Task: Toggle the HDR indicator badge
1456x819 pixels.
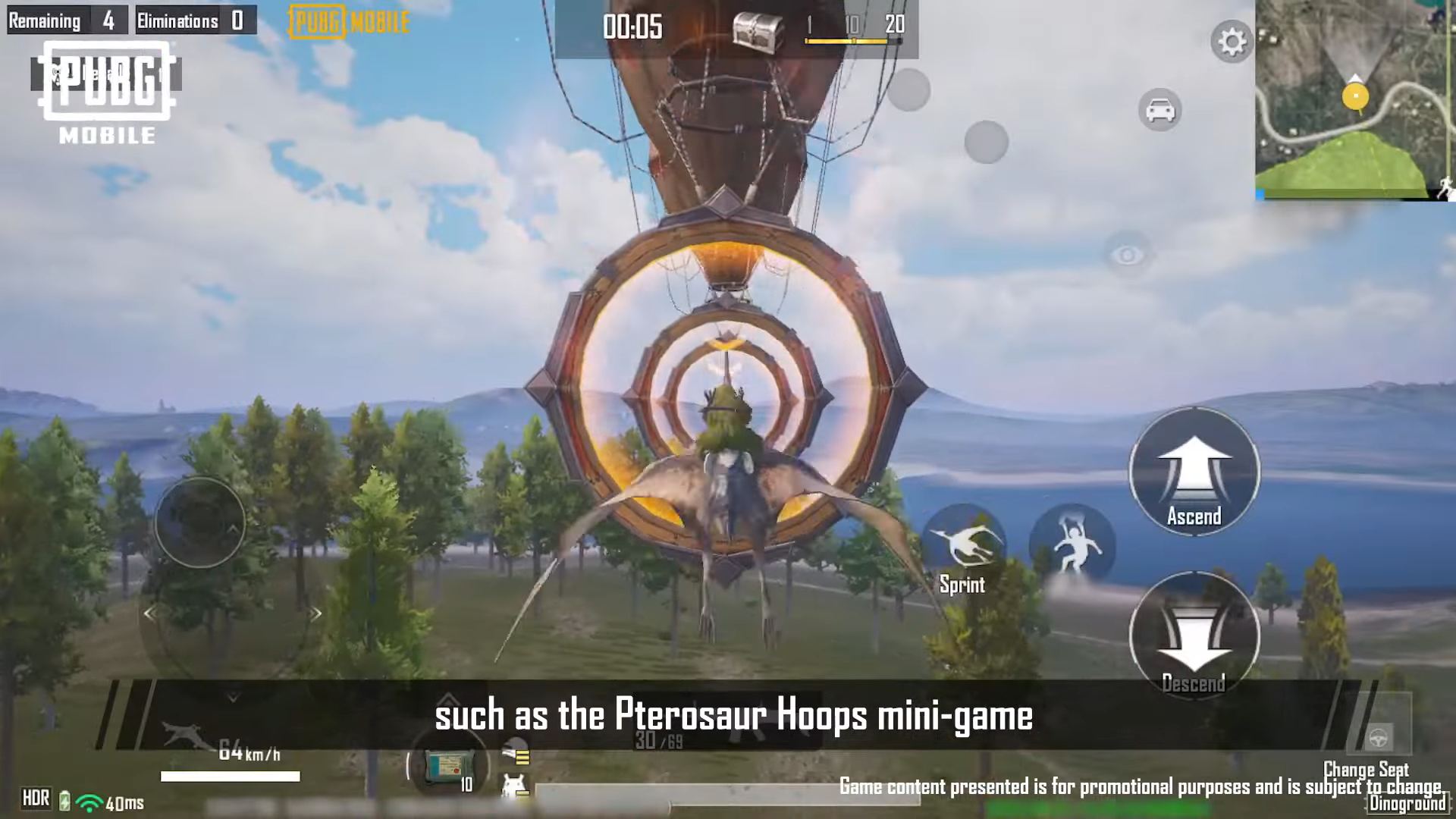Action: tap(36, 797)
